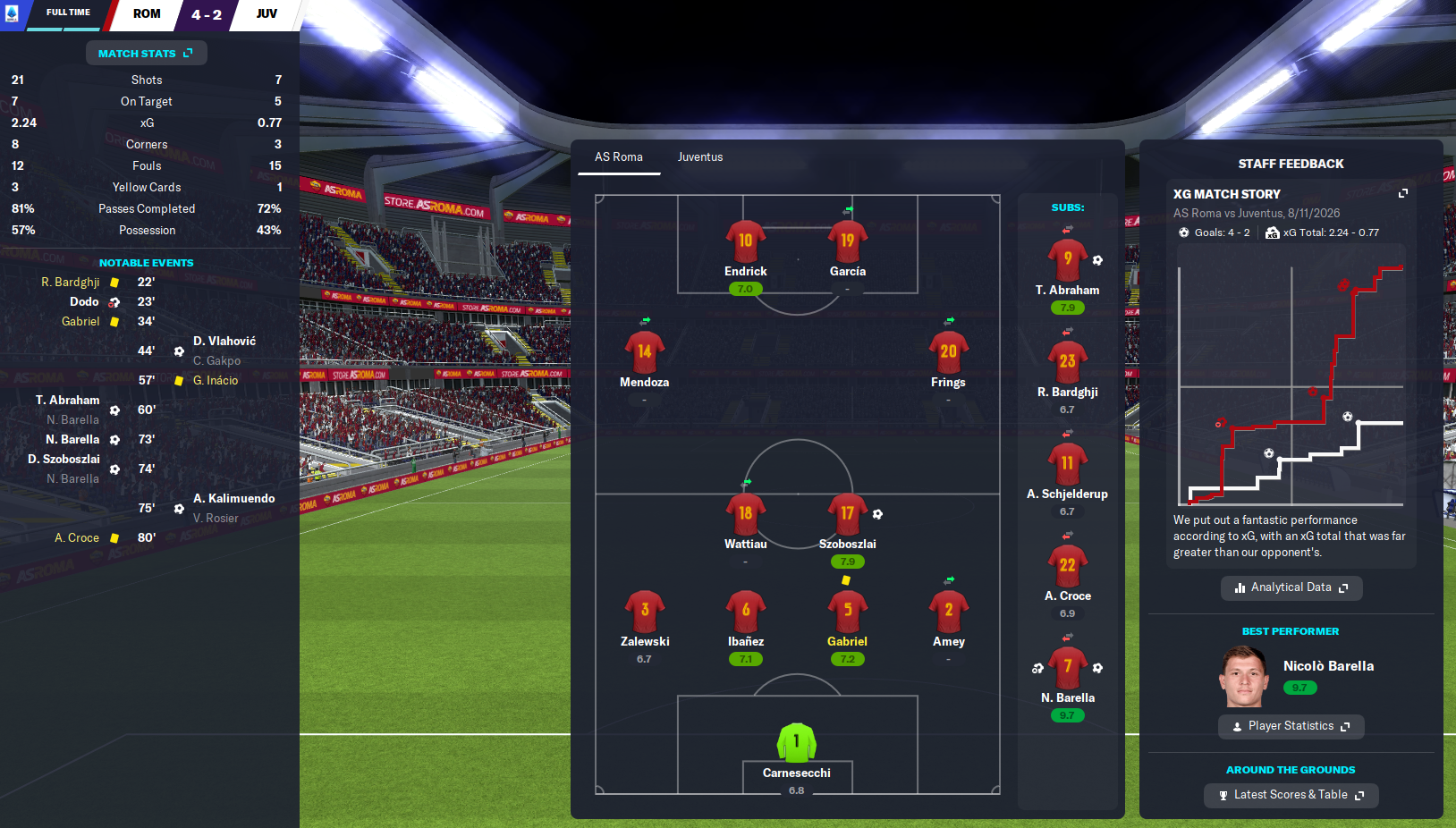View Player Statistics for best performer
Image resolution: width=1456 pixels, height=828 pixels.
(x=1291, y=726)
